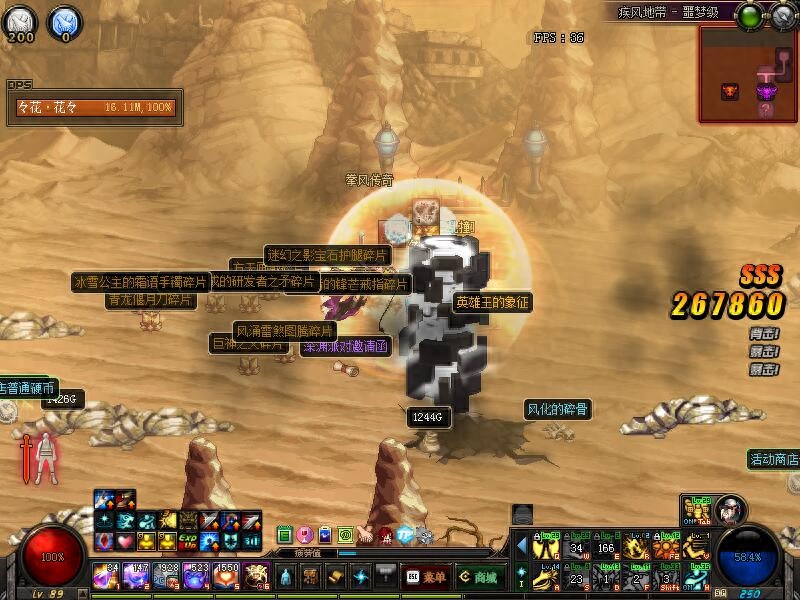Use the consumable in quick slot 1

point(107,576)
